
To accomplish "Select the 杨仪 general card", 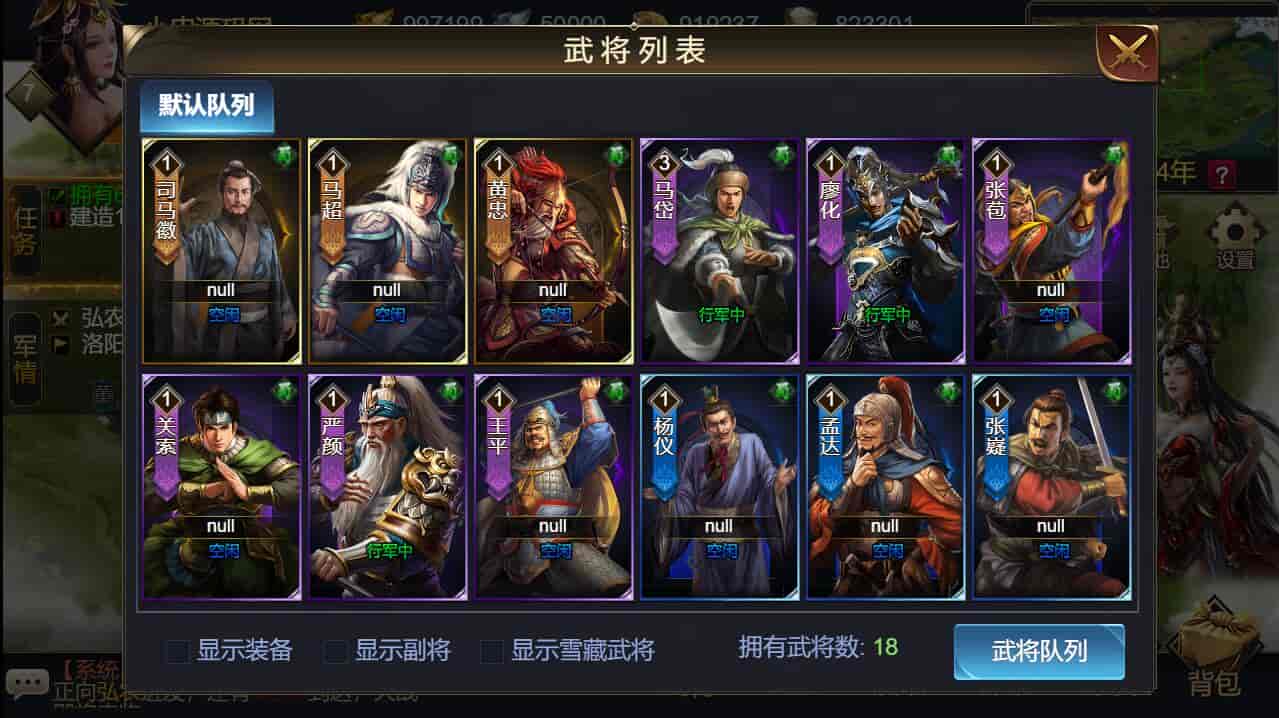I will click(x=719, y=487).
